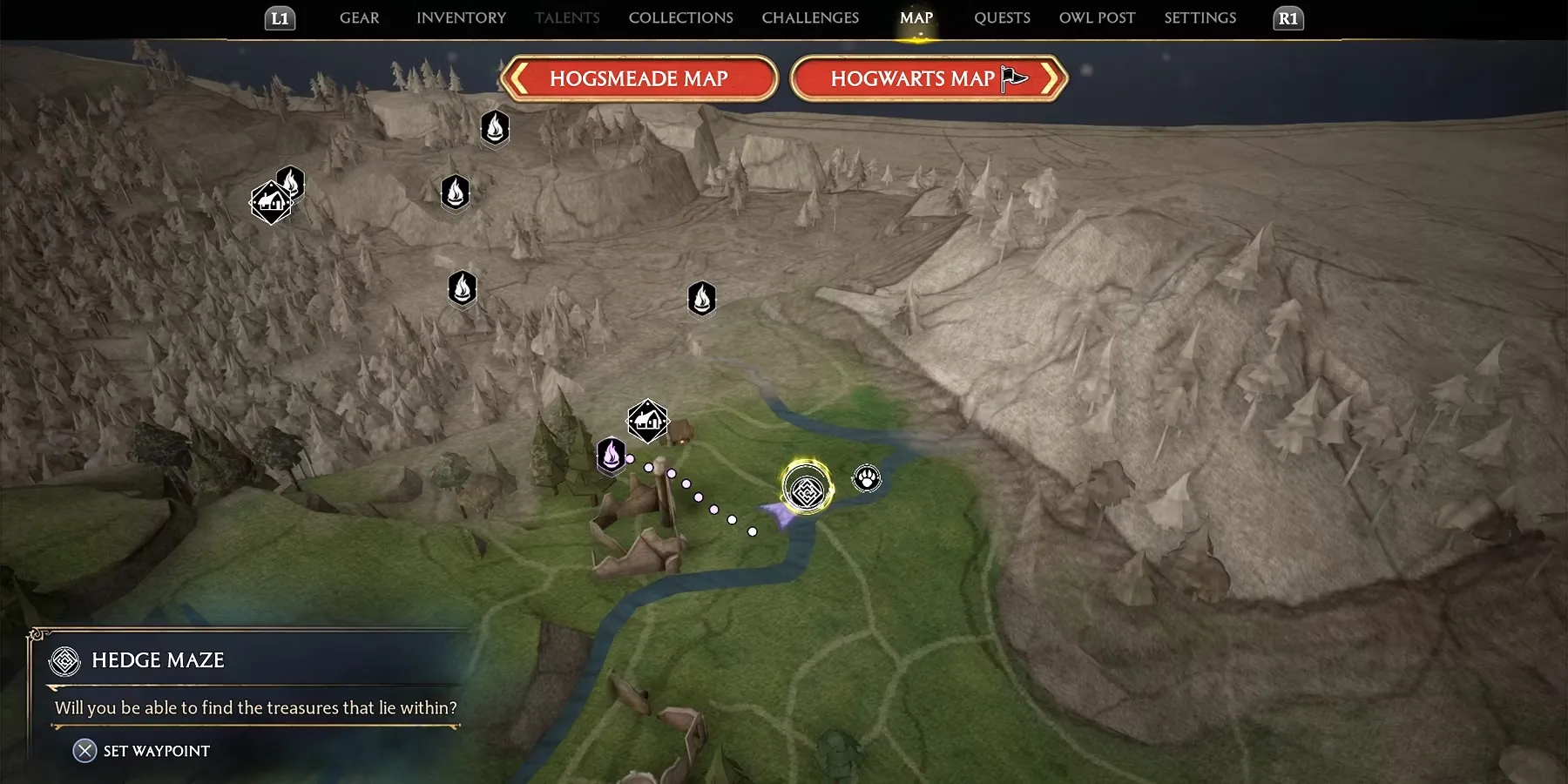
Task: Switch to the Inventory tab
Action: coord(461,18)
